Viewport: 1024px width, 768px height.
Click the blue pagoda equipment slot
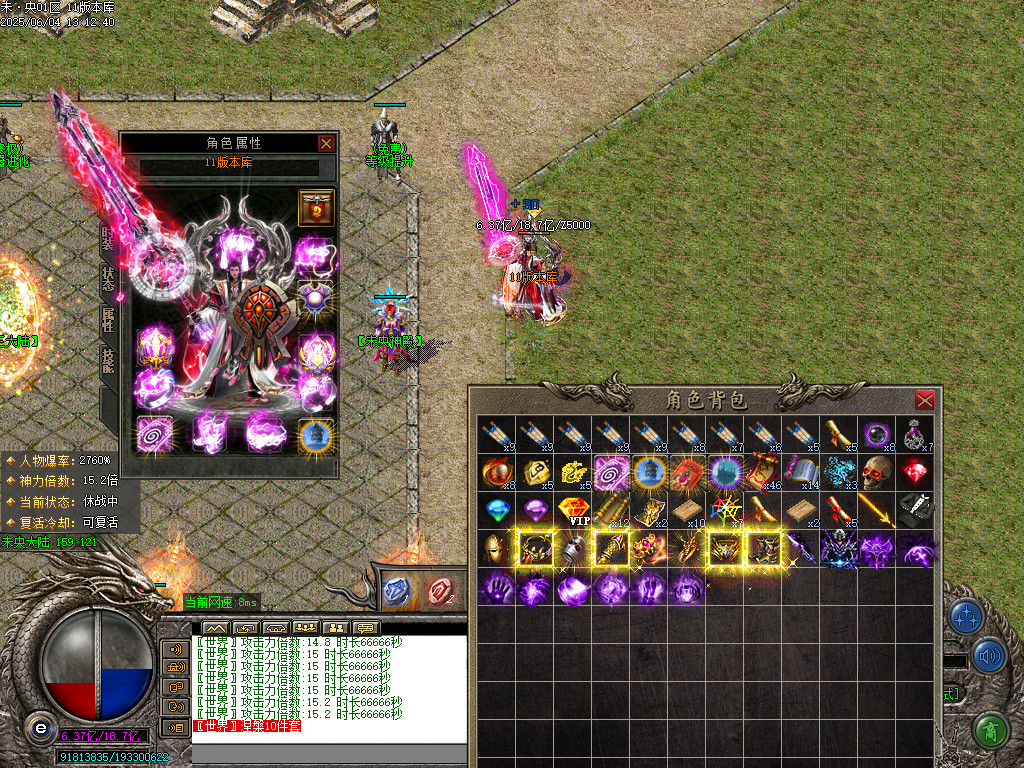click(316, 434)
